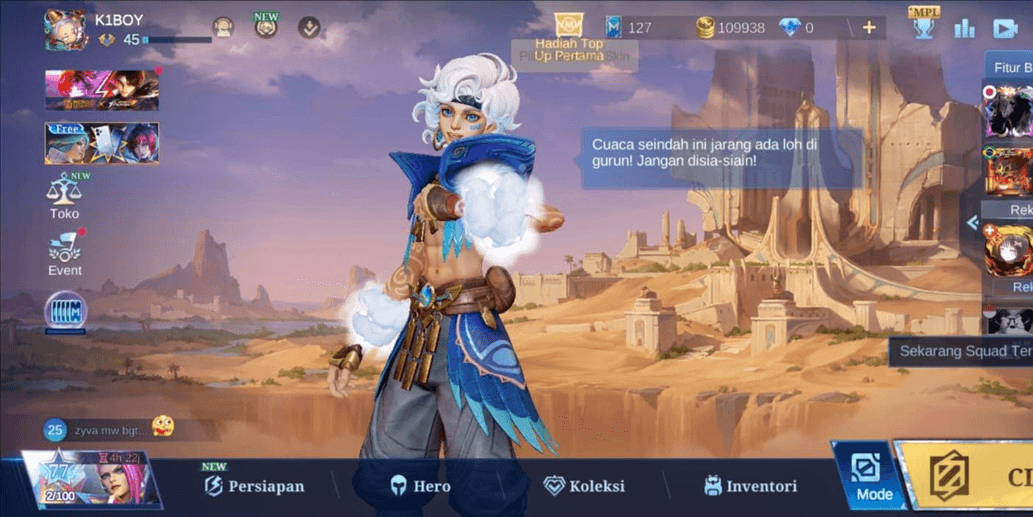
Task: Open the icon with NEW badge in the top bar
Action: [x=266, y=27]
